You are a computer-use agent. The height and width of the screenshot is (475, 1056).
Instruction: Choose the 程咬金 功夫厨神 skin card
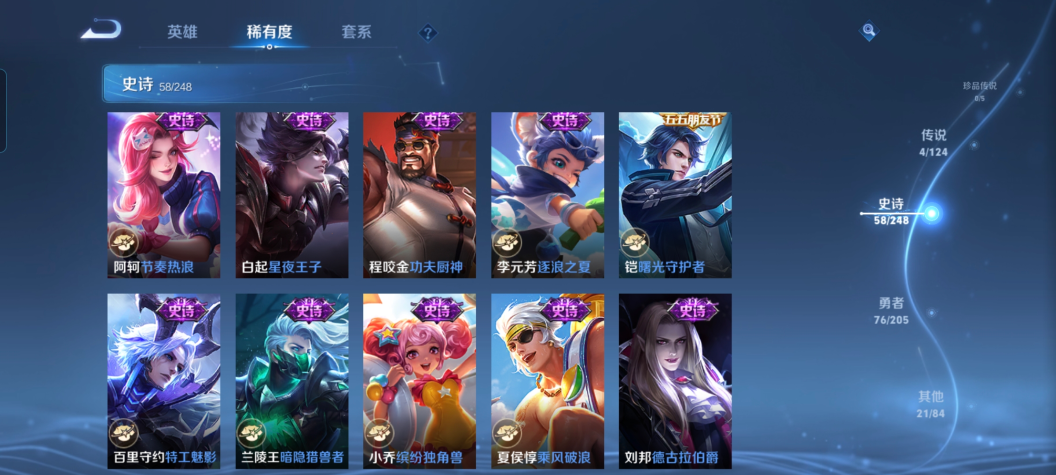[420, 195]
